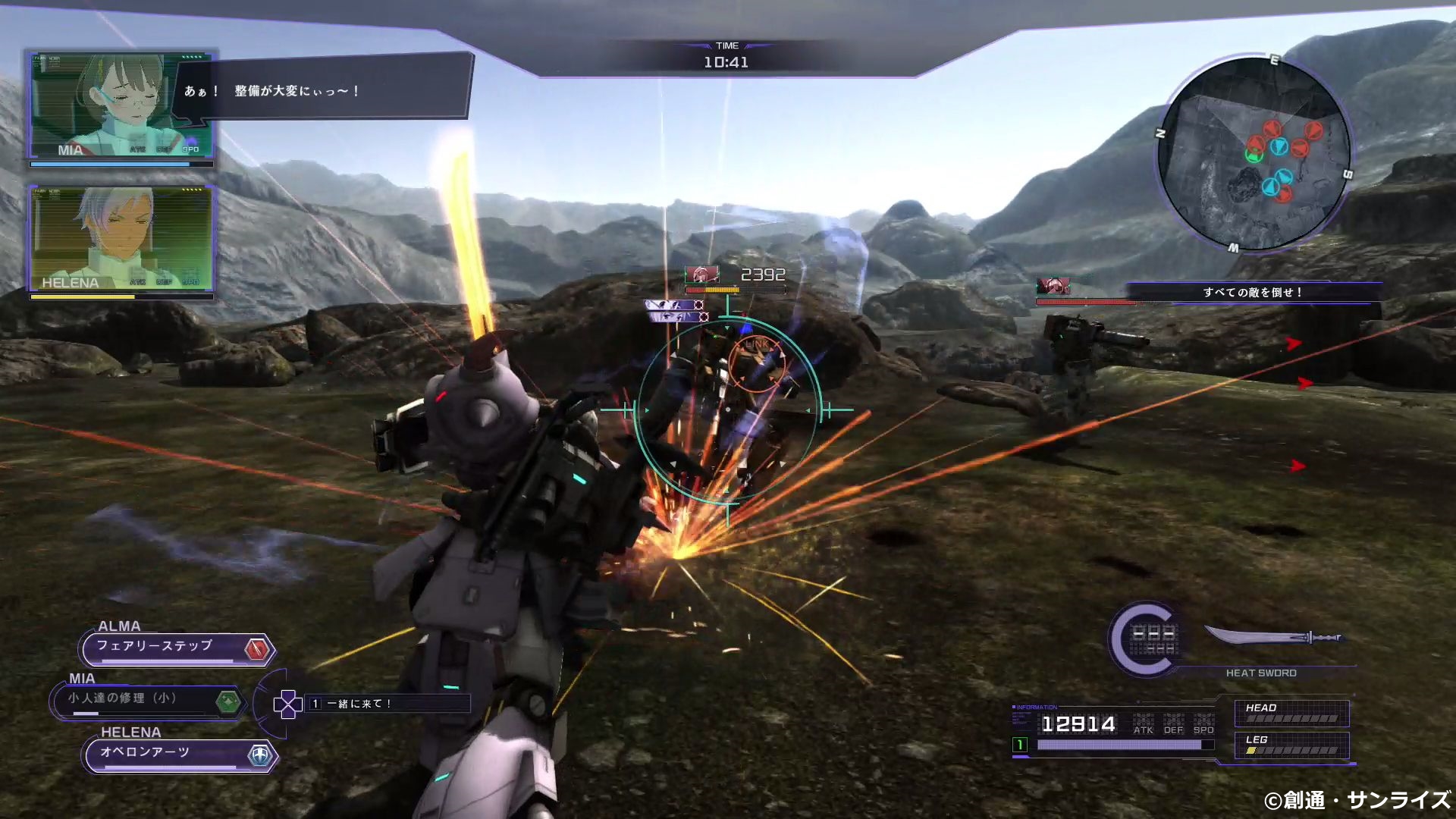Select Mia's portrait panel

[x=121, y=105]
